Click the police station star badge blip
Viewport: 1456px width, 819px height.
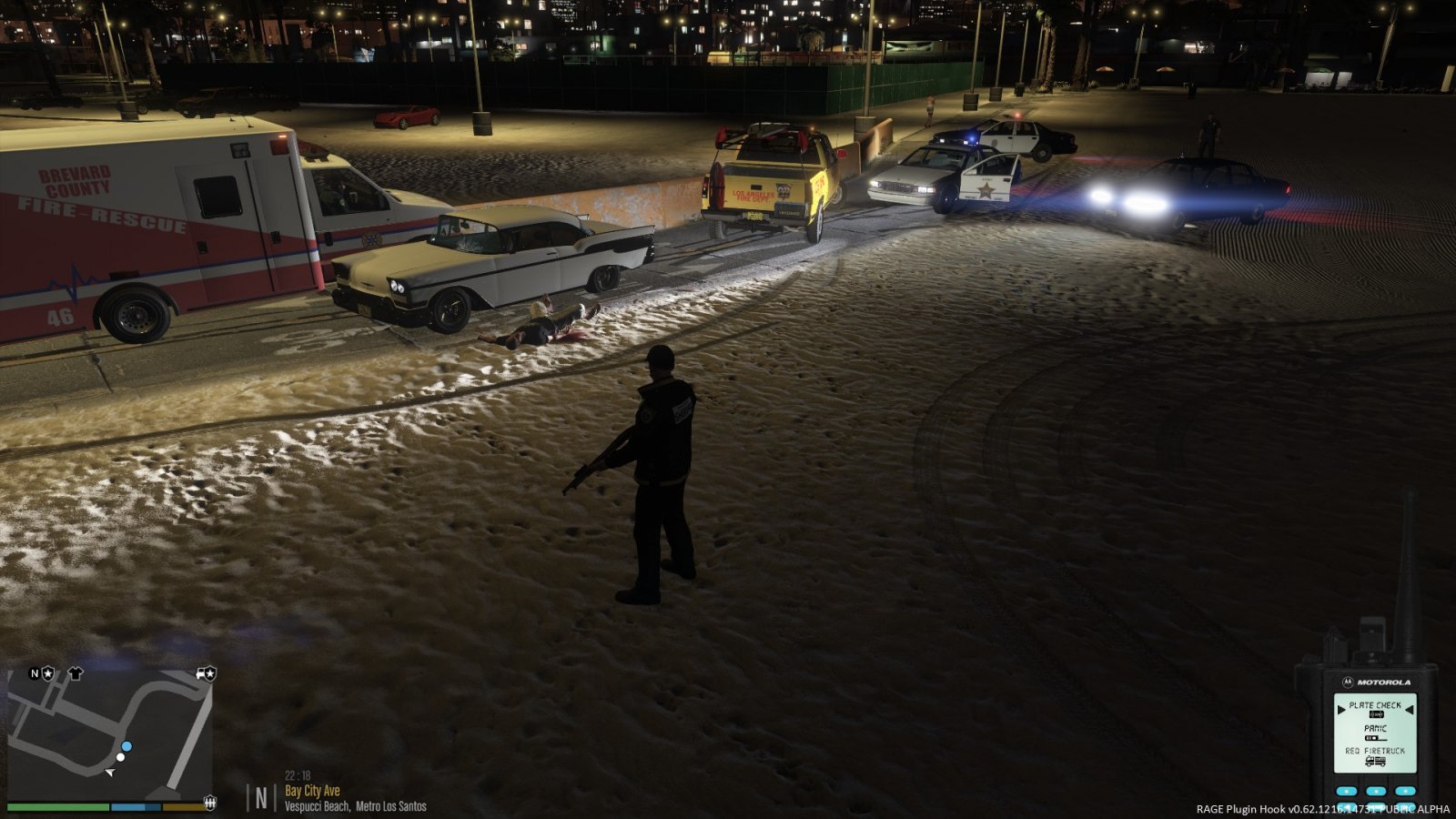(47, 673)
